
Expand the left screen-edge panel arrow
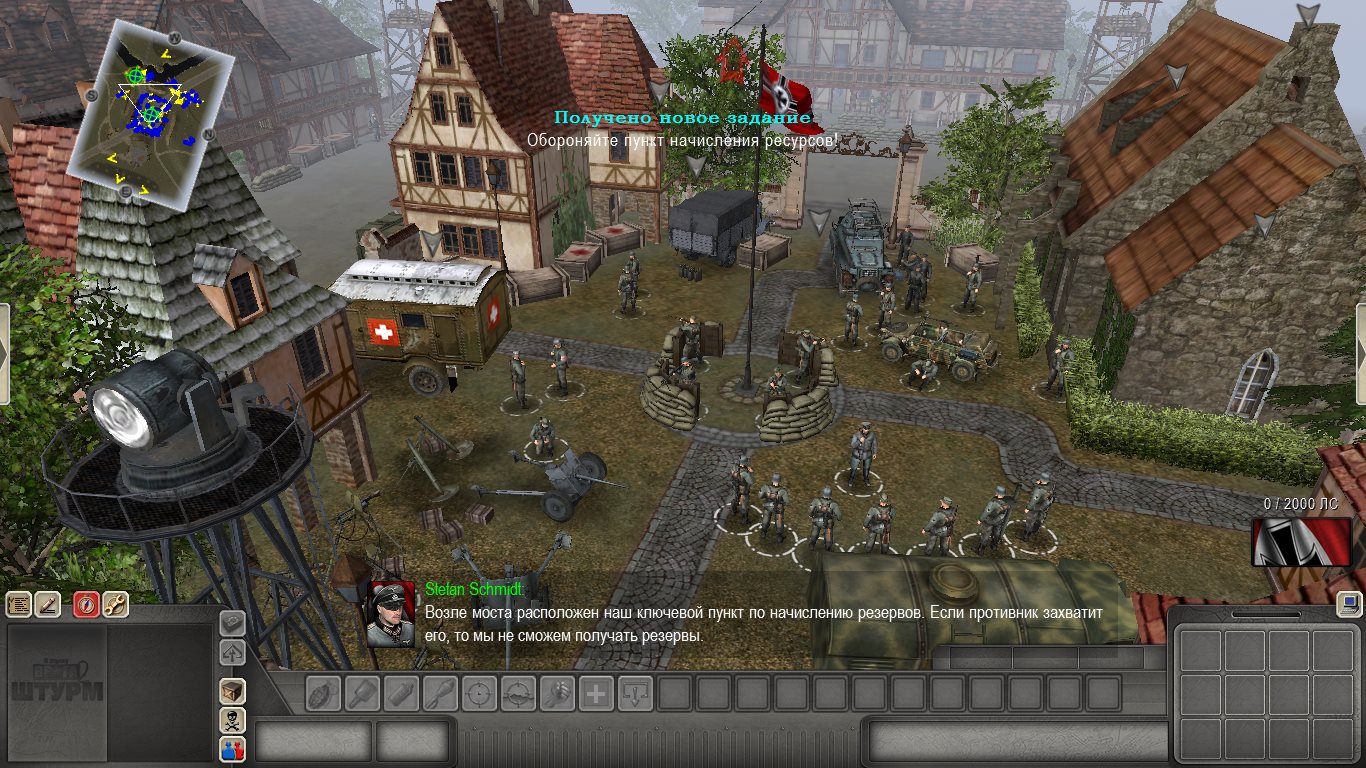click(4, 354)
